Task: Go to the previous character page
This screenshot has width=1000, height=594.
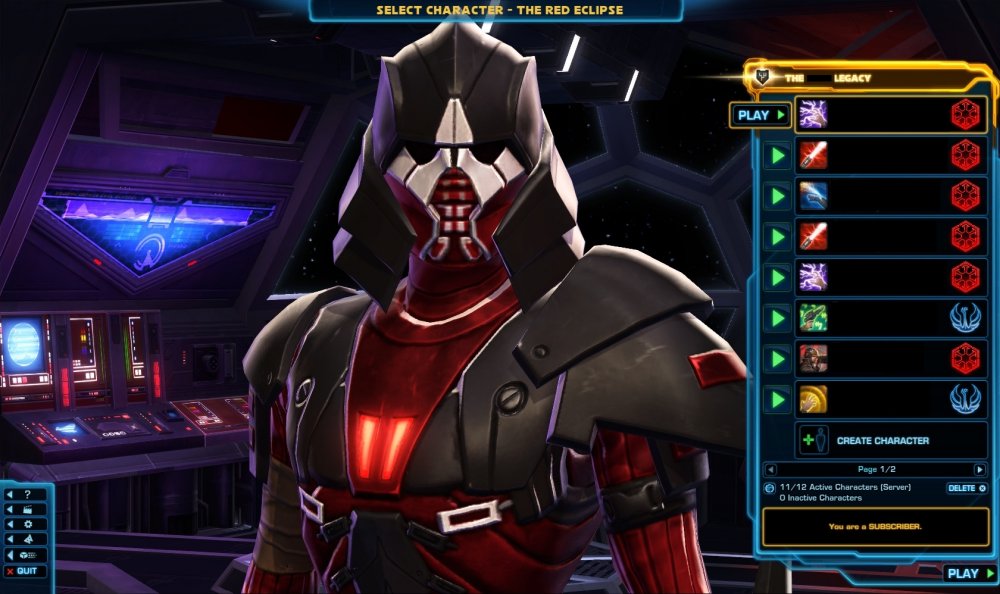Action: pyautogui.click(x=769, y=469)
